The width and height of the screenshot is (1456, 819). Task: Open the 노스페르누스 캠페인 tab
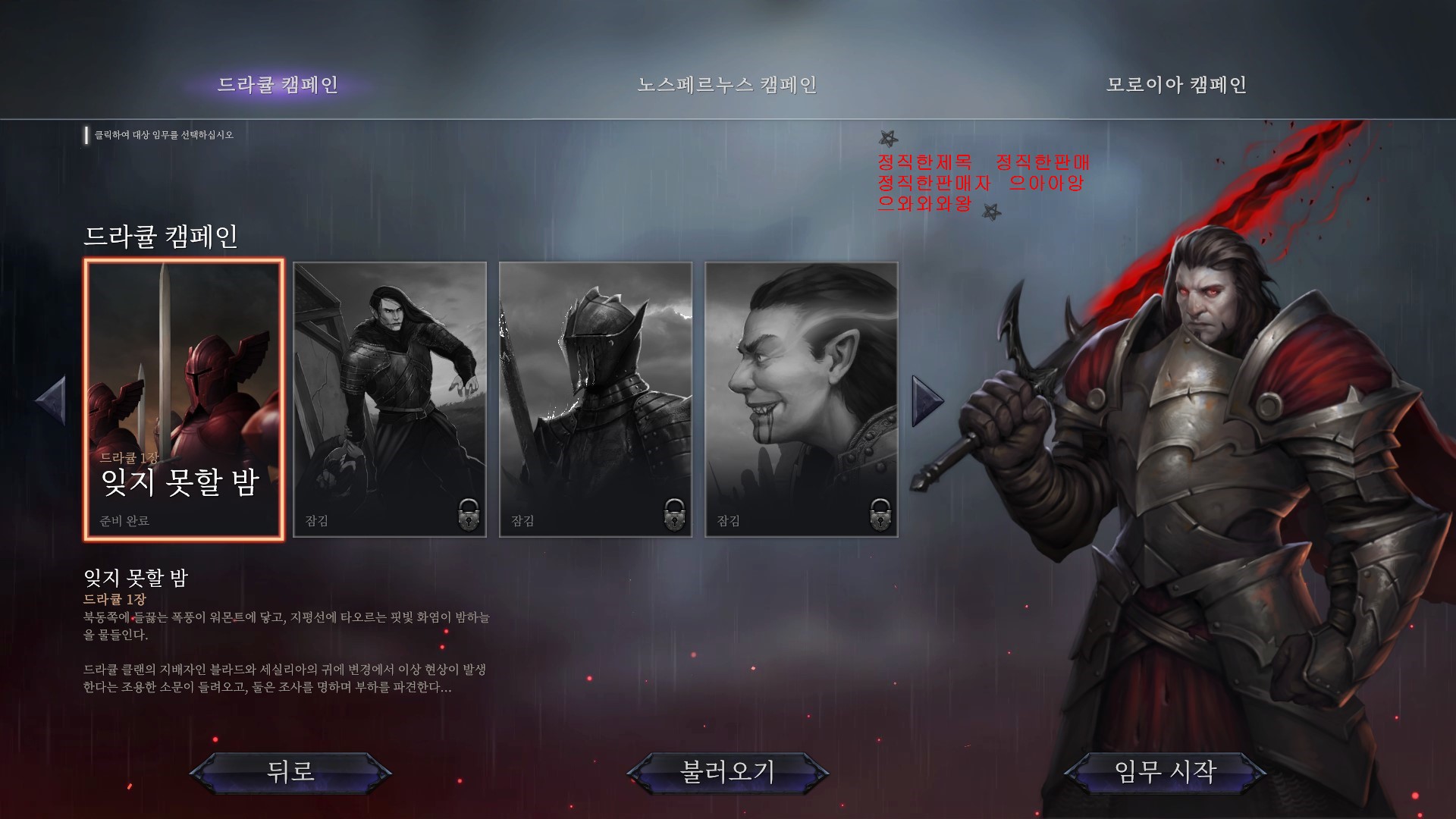(x=726, y=84)
